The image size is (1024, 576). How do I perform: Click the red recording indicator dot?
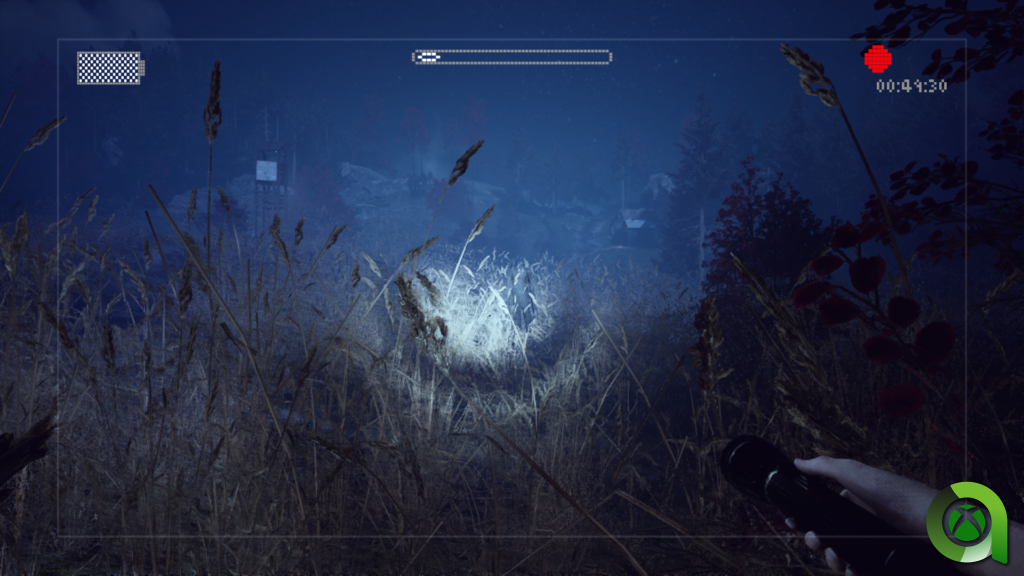click(877, 58)
